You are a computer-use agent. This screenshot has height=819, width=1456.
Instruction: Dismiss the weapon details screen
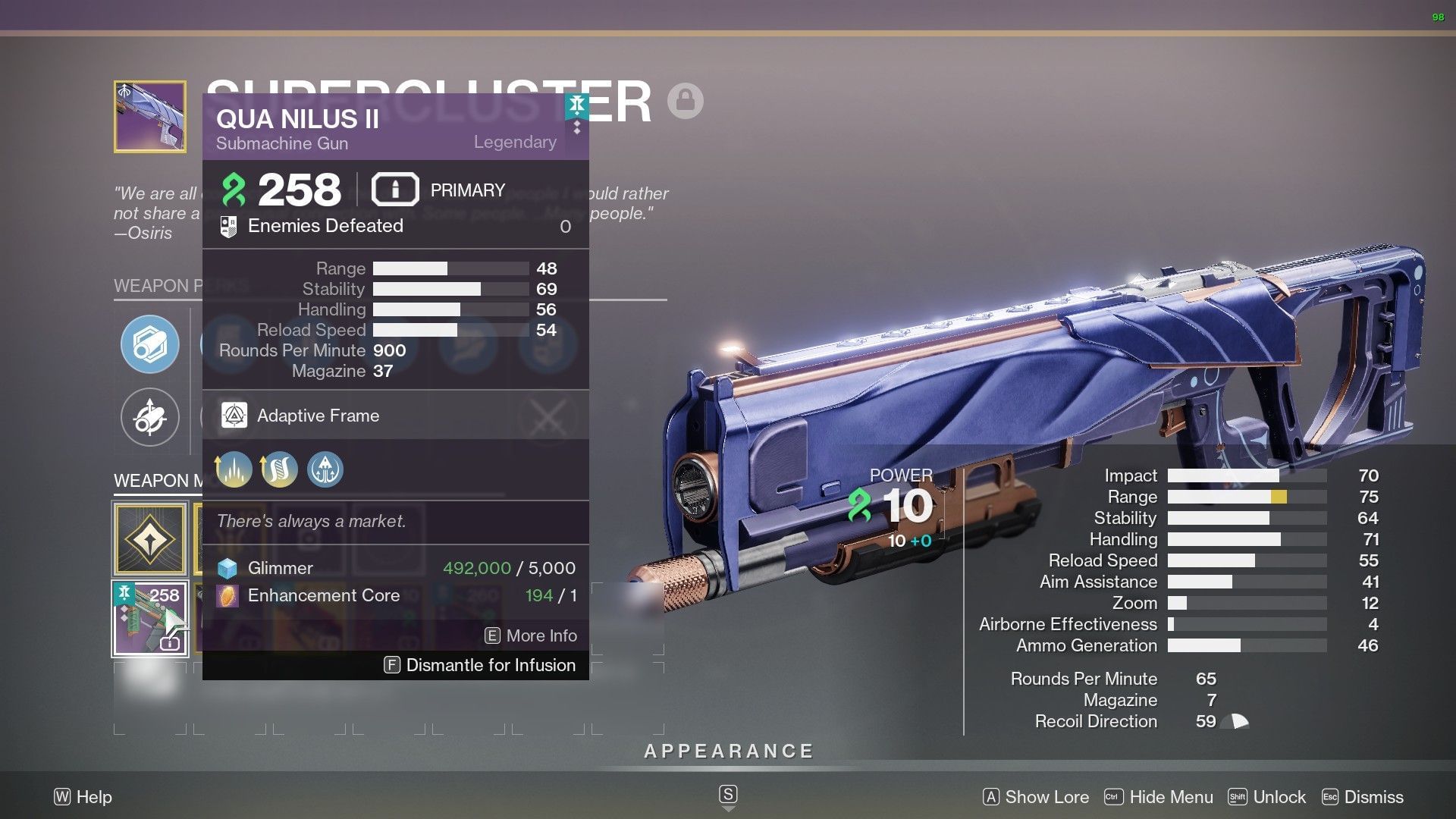(x=1363, y=797)
